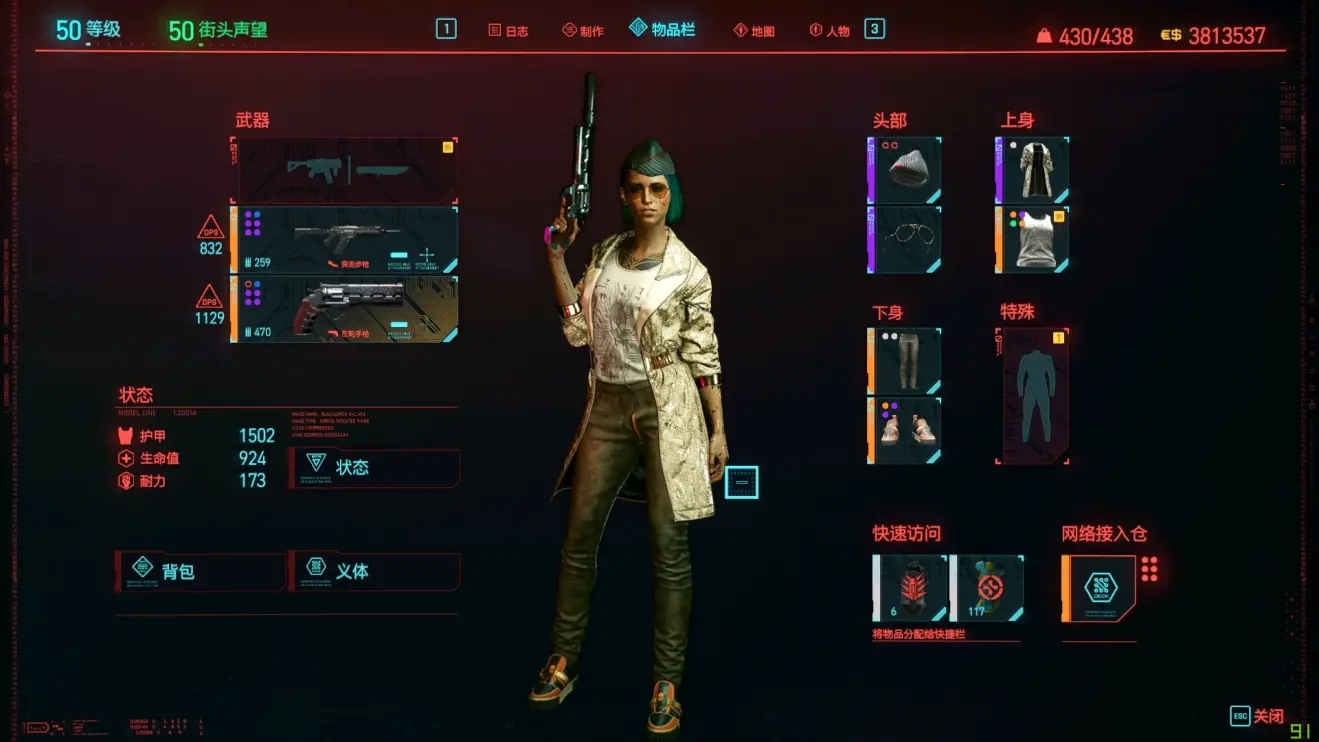Image resolution: width=1319 pixels, height=742 pixels.
Task: Choose the pants legs slot
Action: pos(904,361)
